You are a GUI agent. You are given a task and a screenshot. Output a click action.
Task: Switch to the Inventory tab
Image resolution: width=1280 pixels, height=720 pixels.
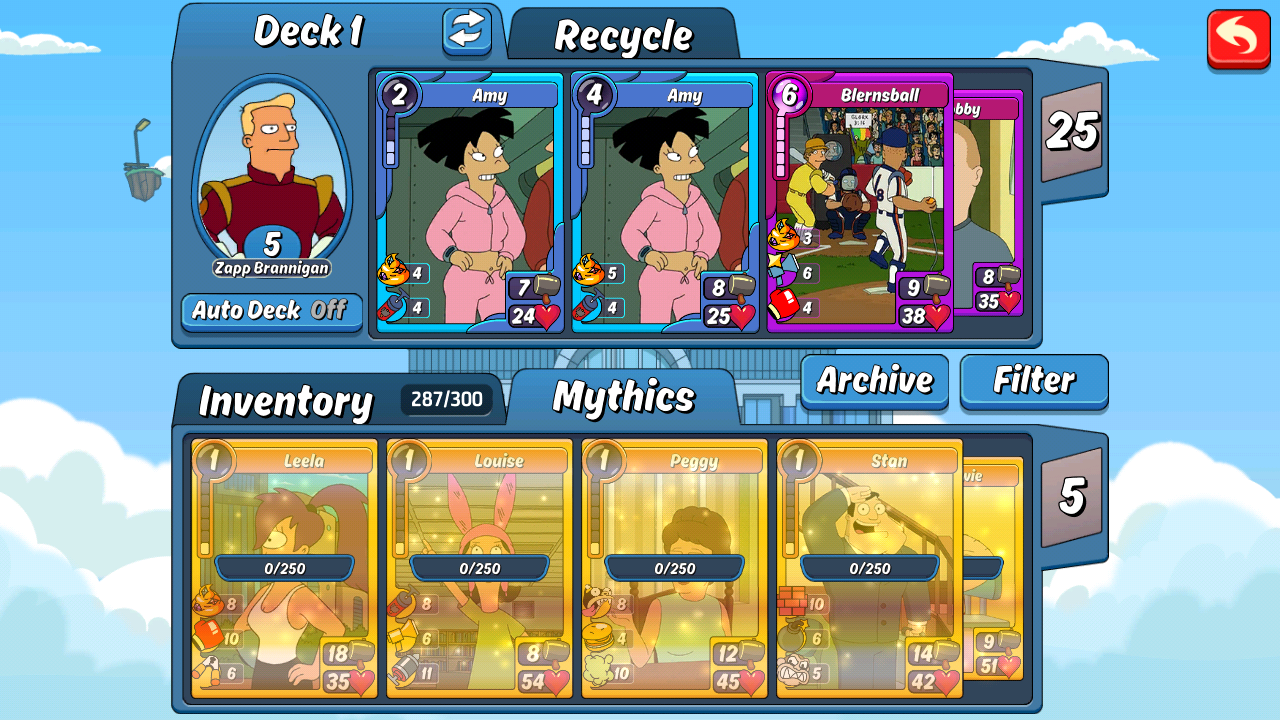point(286,401)
